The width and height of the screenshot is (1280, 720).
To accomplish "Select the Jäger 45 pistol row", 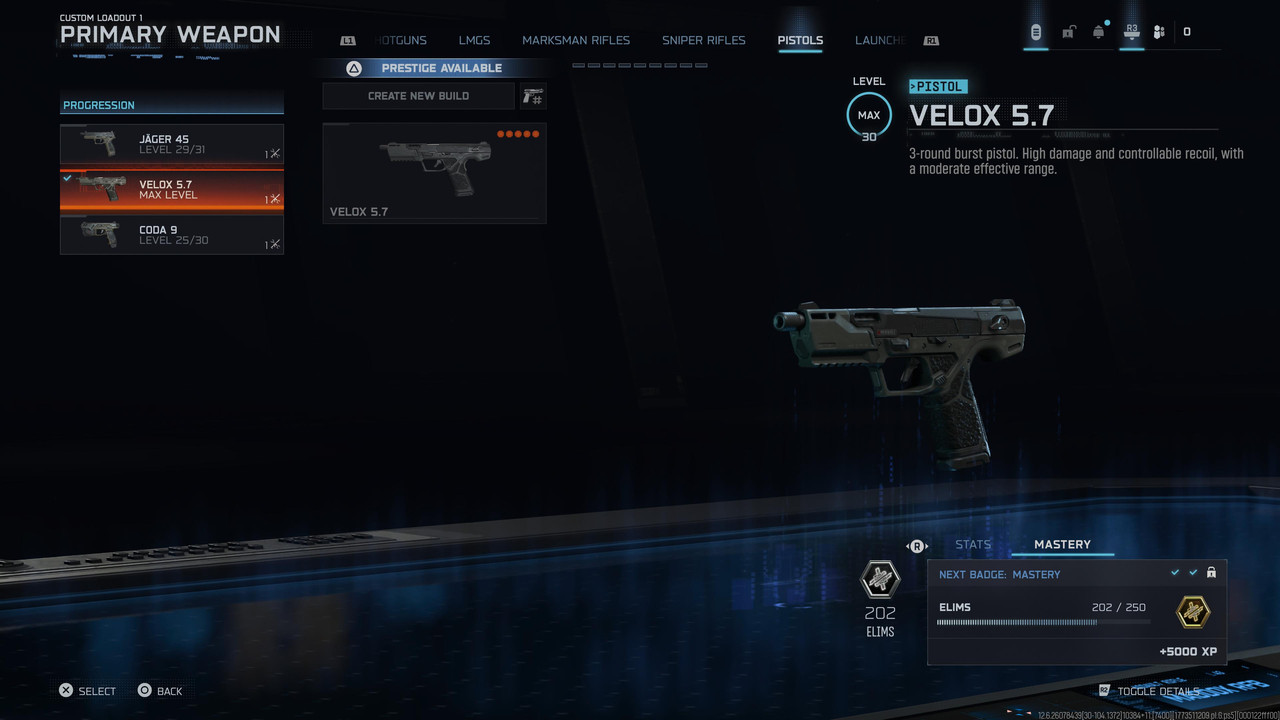I will (172, 144).
